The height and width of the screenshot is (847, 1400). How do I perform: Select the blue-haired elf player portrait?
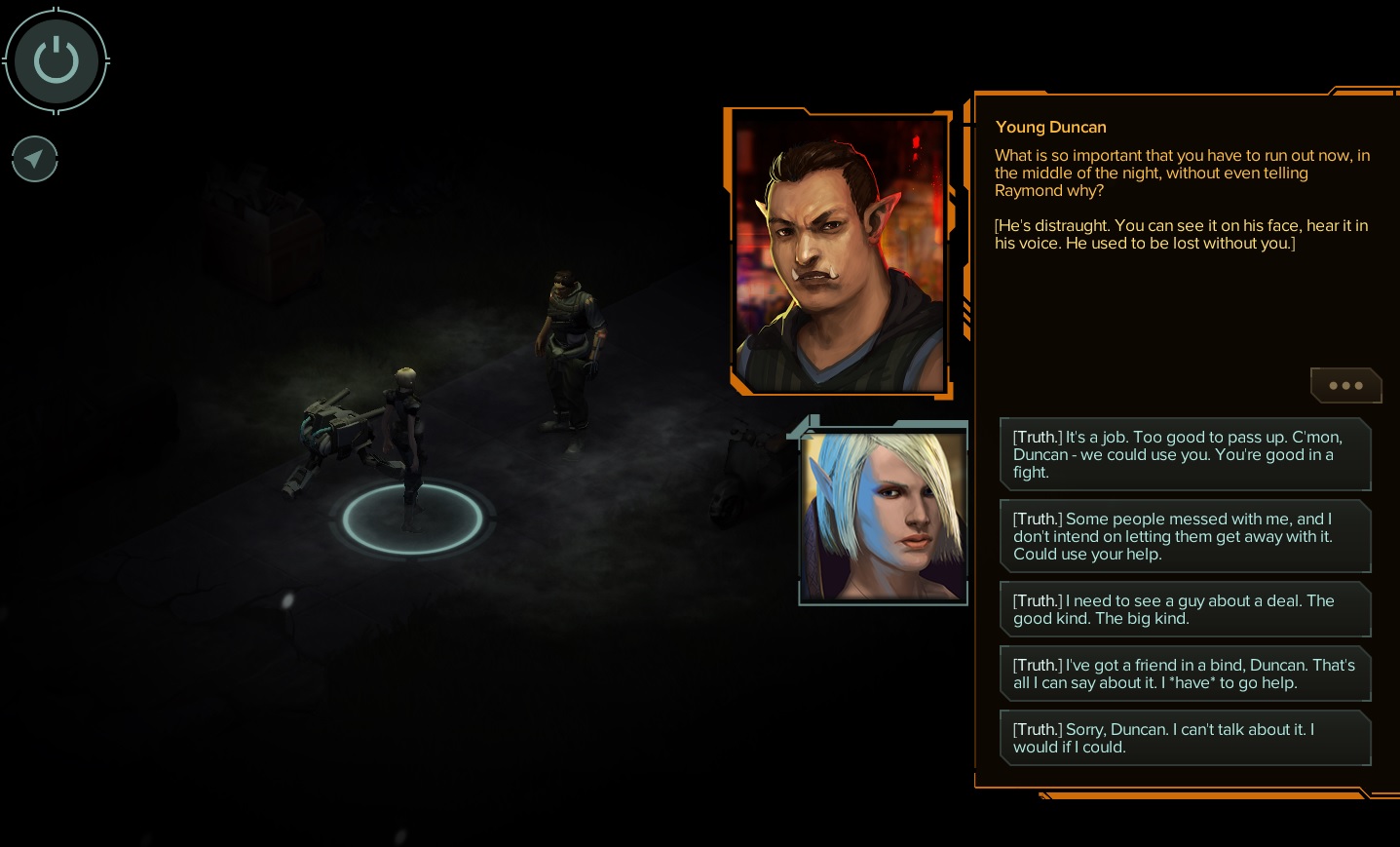(x=884, y=515)
